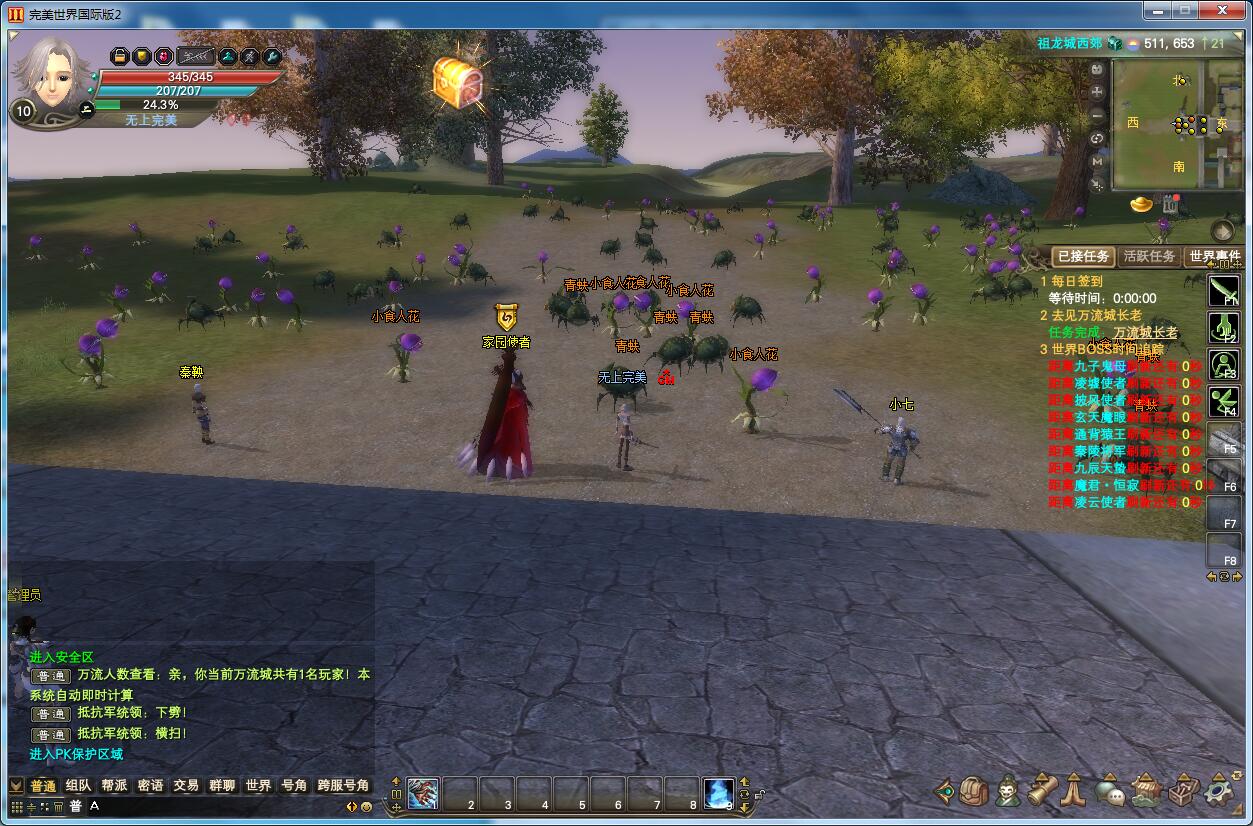The height and width of the screenshot is (826, 1253).
Task: Switch to the 世界事件 tab
Action: (x=1213, y=256)
